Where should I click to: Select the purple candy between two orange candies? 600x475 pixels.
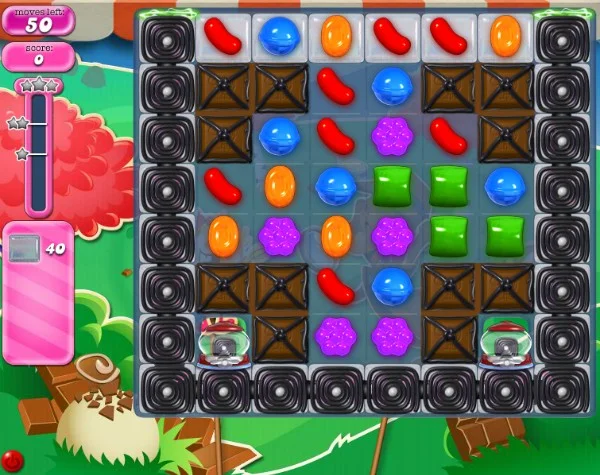pos(280,236)
